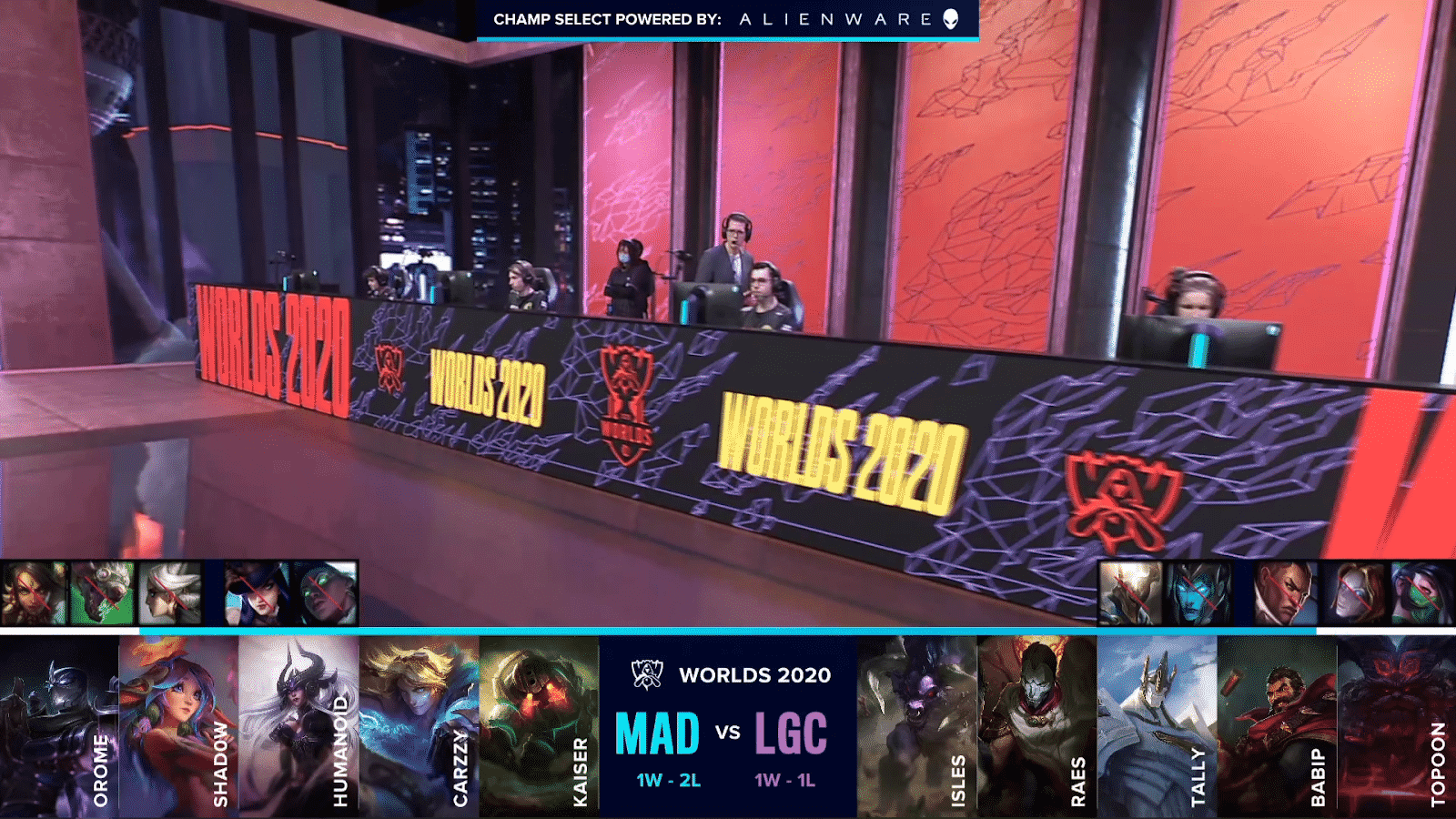The width and height of the screenshot is (1456, 819).
Task: Select Isles' champion pick card
Action: 917,726
